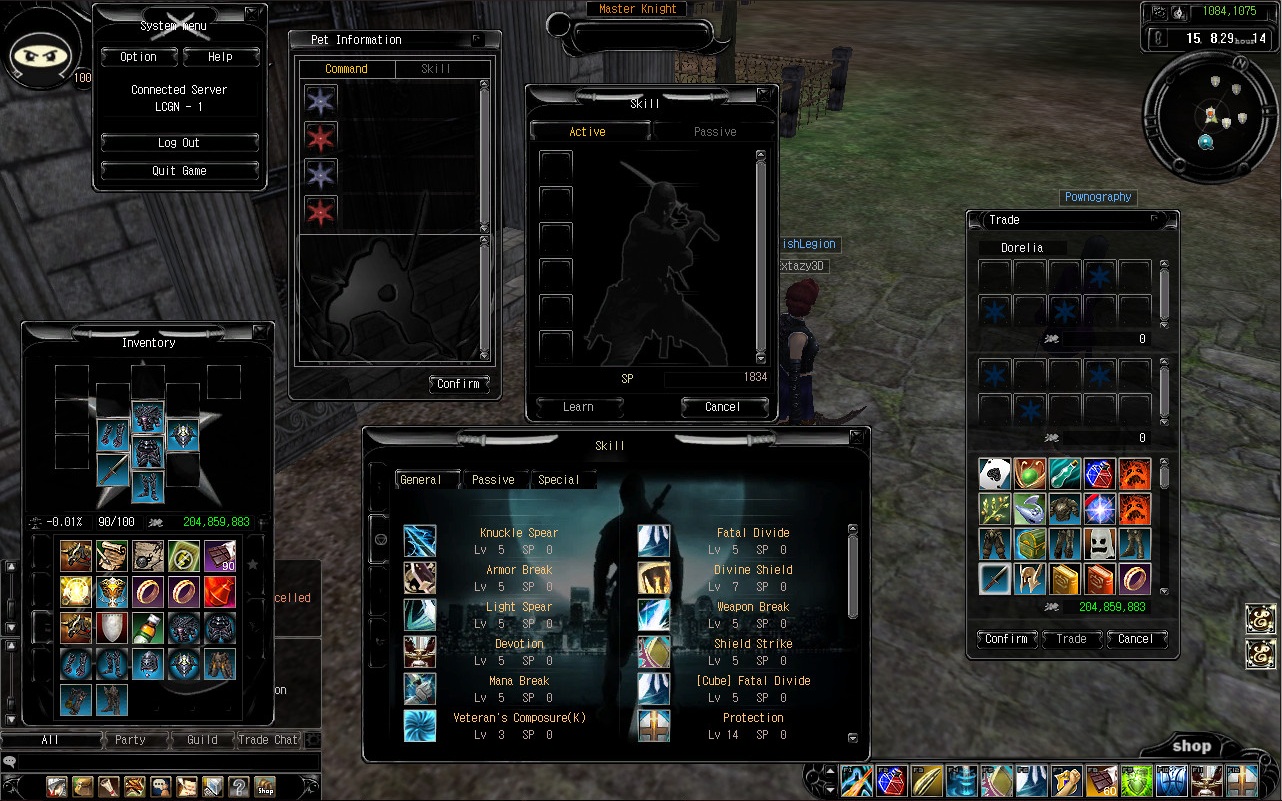Choose Quit Game in the system menu

point(179,171)
